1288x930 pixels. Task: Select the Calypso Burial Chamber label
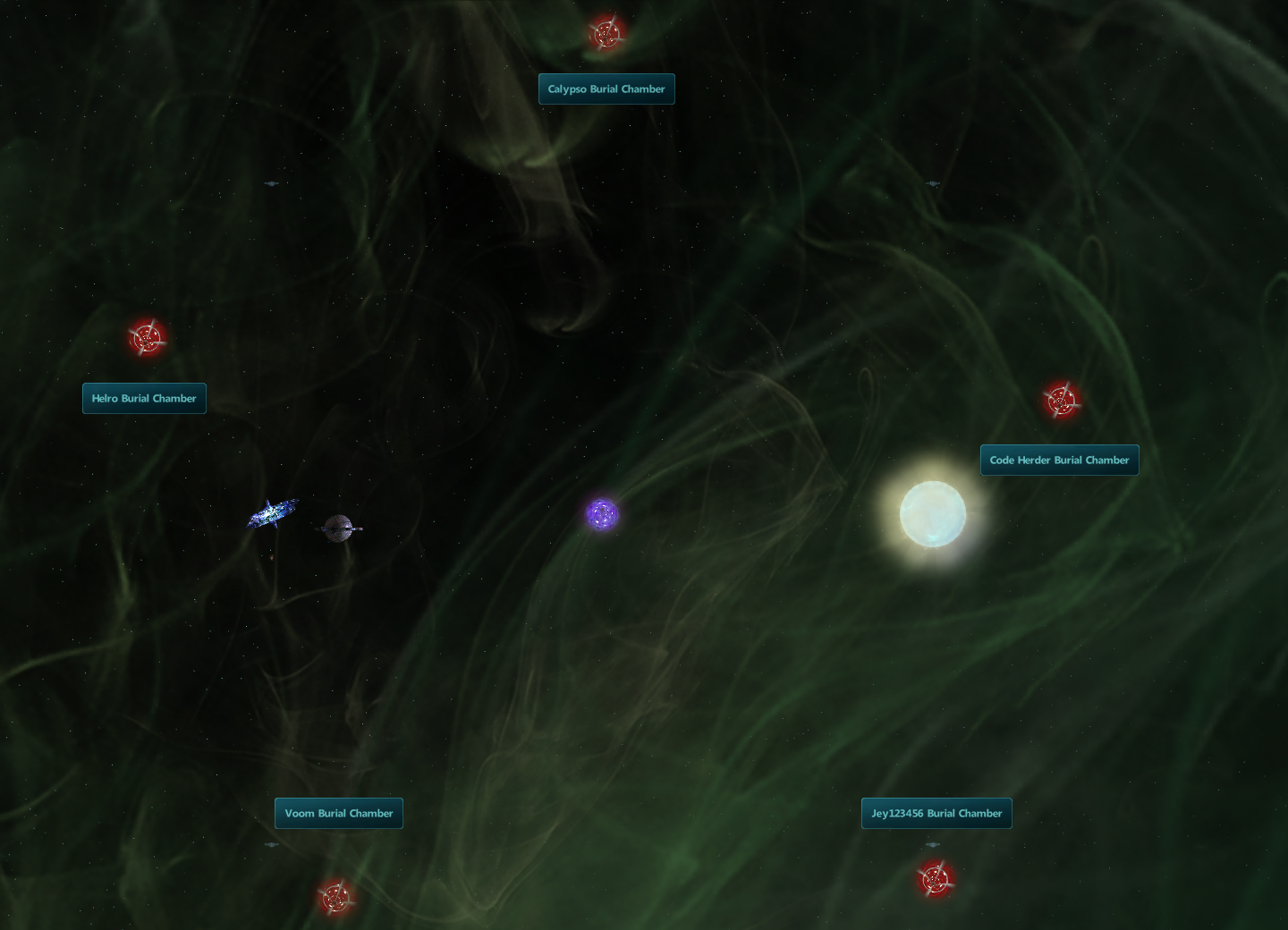[x=606, y=89]
